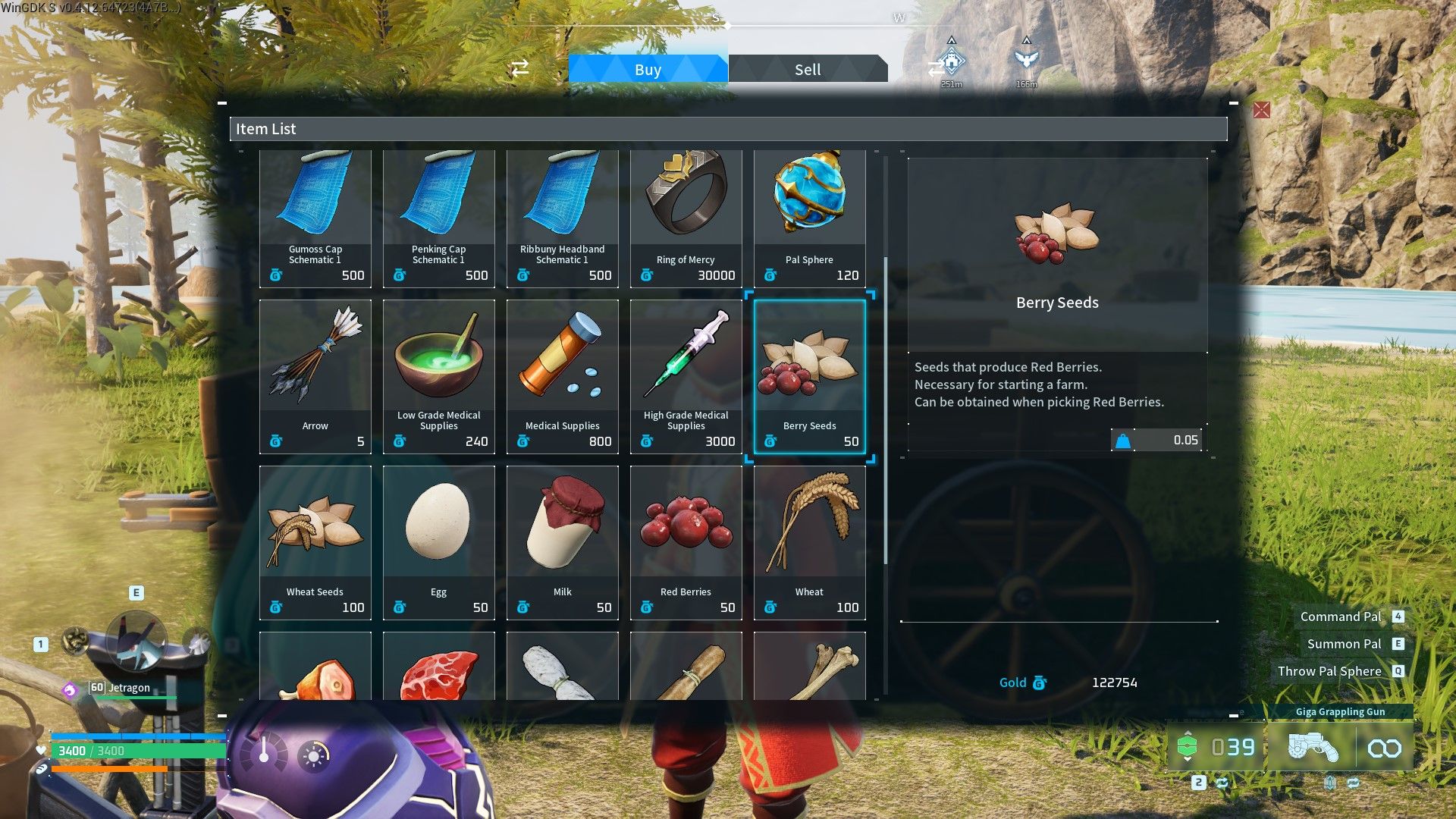Image resolution: width=1456 pixels, height=819 pixels.
Task: Select the Wheat item for 100 gold
Action: pos(810,543)
